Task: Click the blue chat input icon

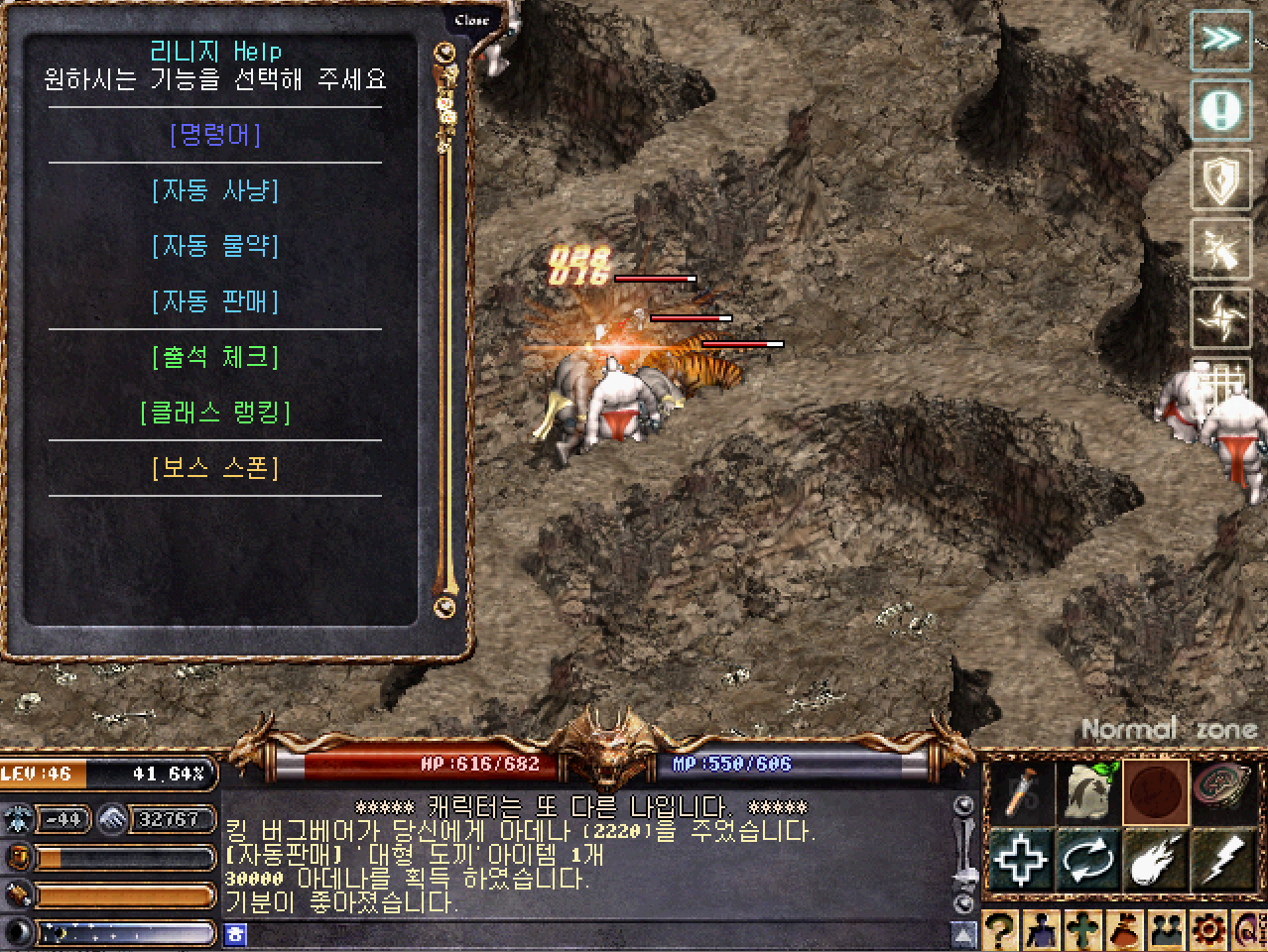Action: [235, 934]
